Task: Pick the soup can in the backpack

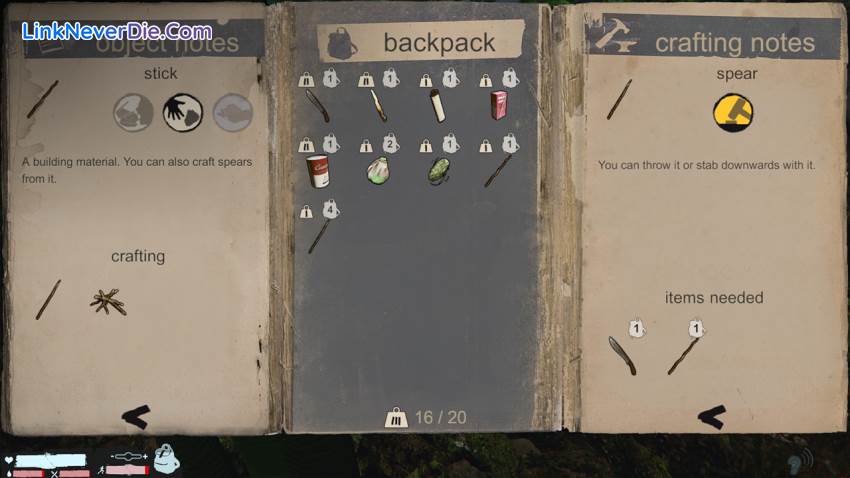Action: pos(318,170)
